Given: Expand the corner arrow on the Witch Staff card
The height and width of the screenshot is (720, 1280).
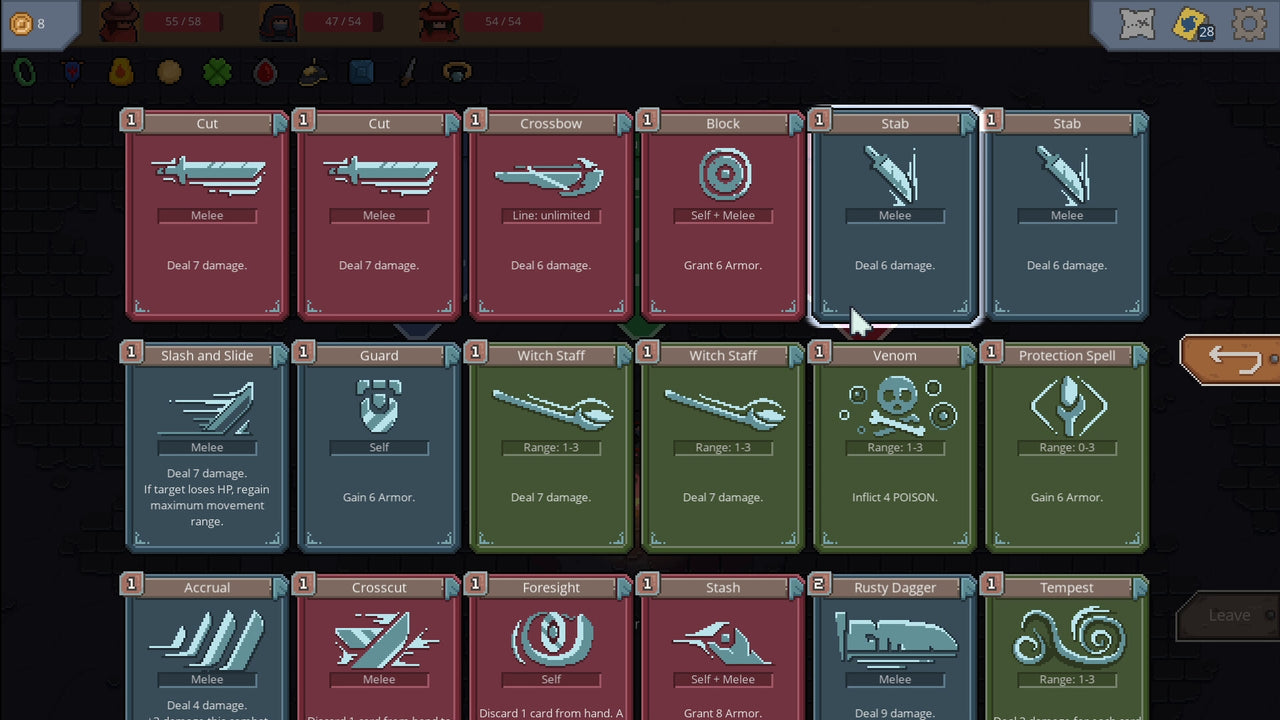Looking at the screenshot, I should [x=623, y=354].
